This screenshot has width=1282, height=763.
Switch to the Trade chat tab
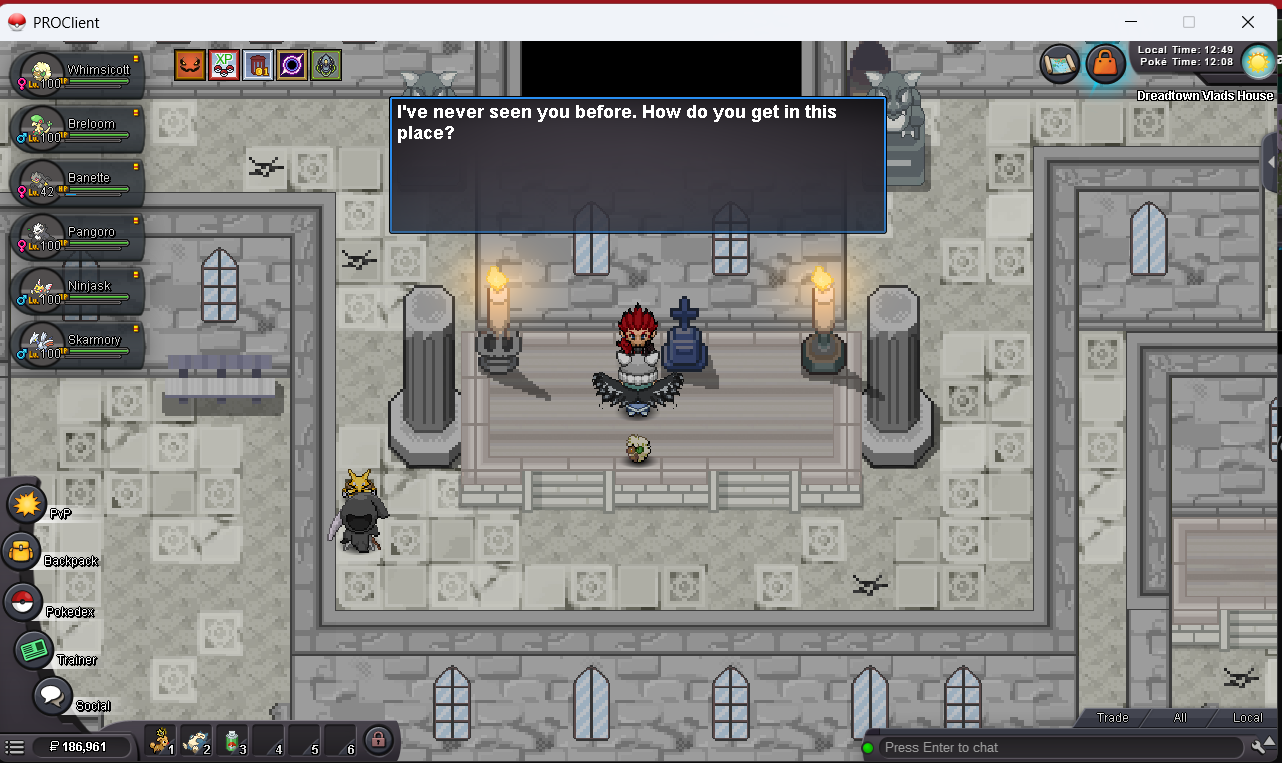tap(1112, 717)
